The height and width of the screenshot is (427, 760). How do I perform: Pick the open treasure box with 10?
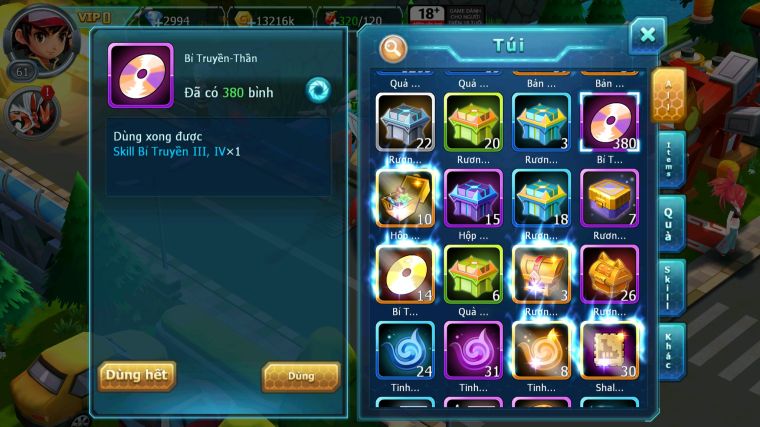[x=405, y=198]
